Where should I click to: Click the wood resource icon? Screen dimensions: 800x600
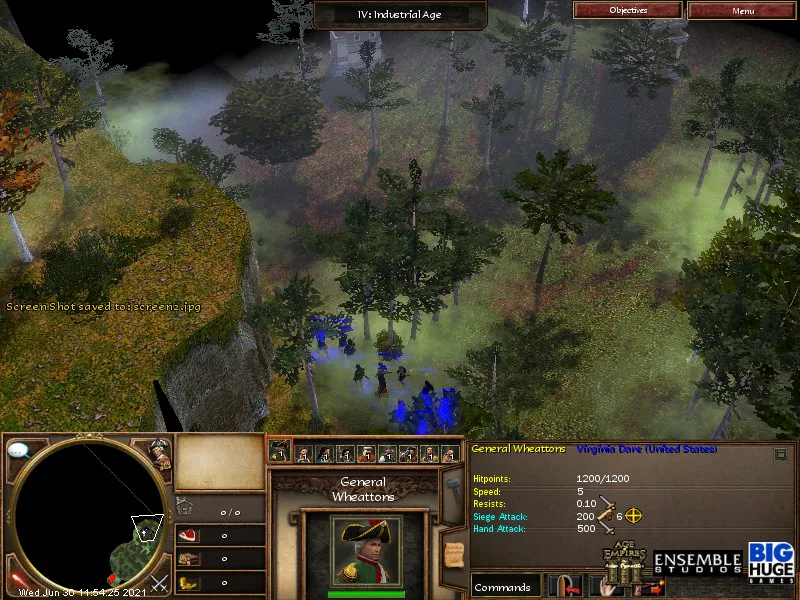pos(187,559)
